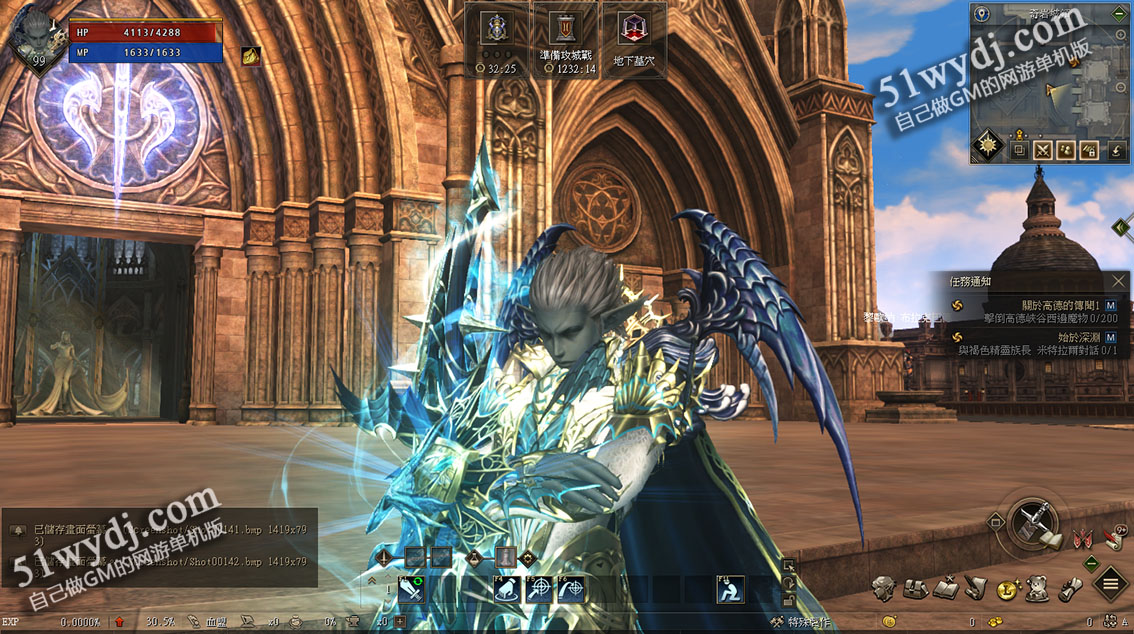
Task: Click the crossed swords button under minimap
Action: tap(1043, 150)
